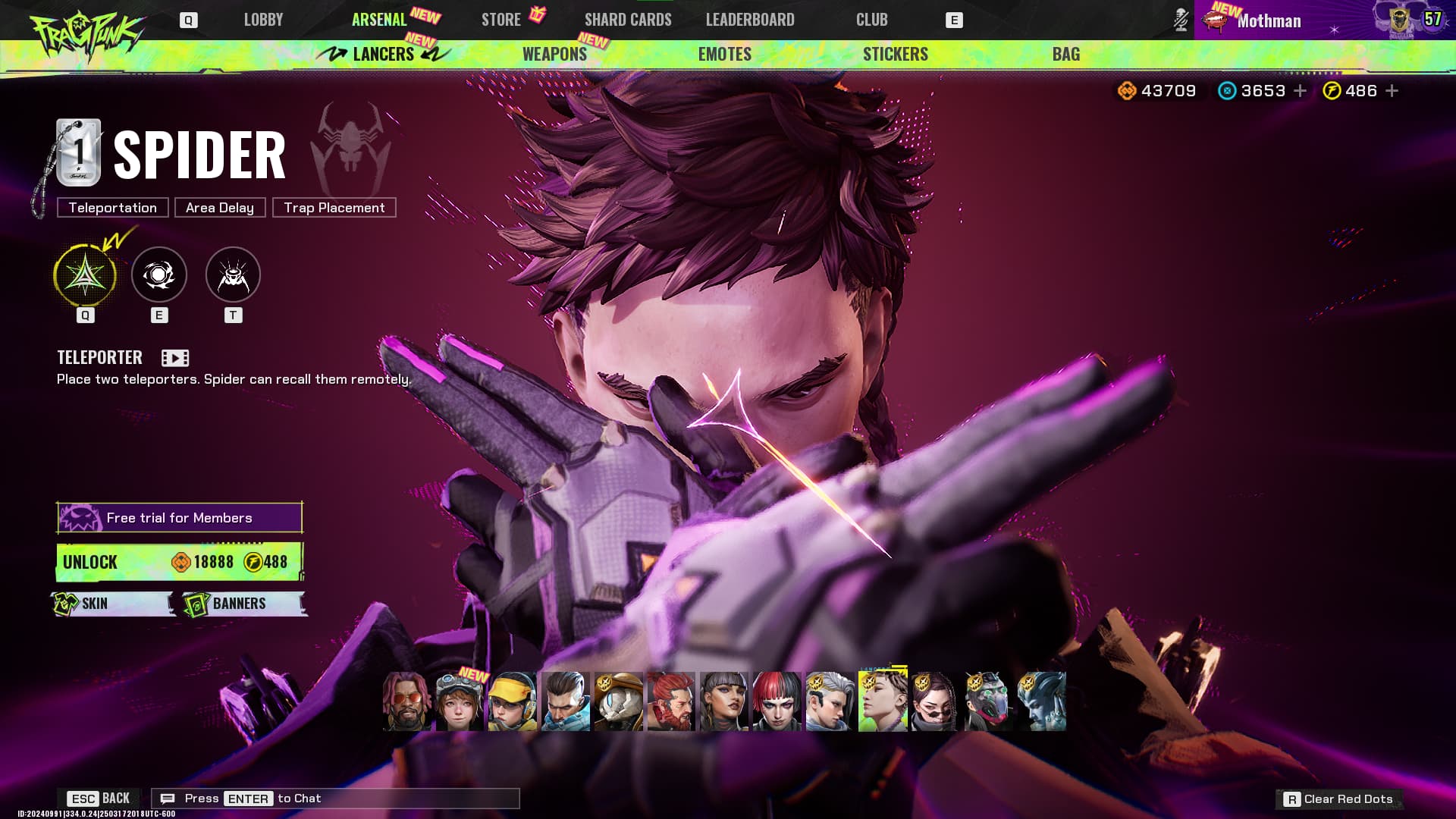Viewport: 1456px width, 819px height.
Task: Open the Store tab
Action: tap(501, 20)
